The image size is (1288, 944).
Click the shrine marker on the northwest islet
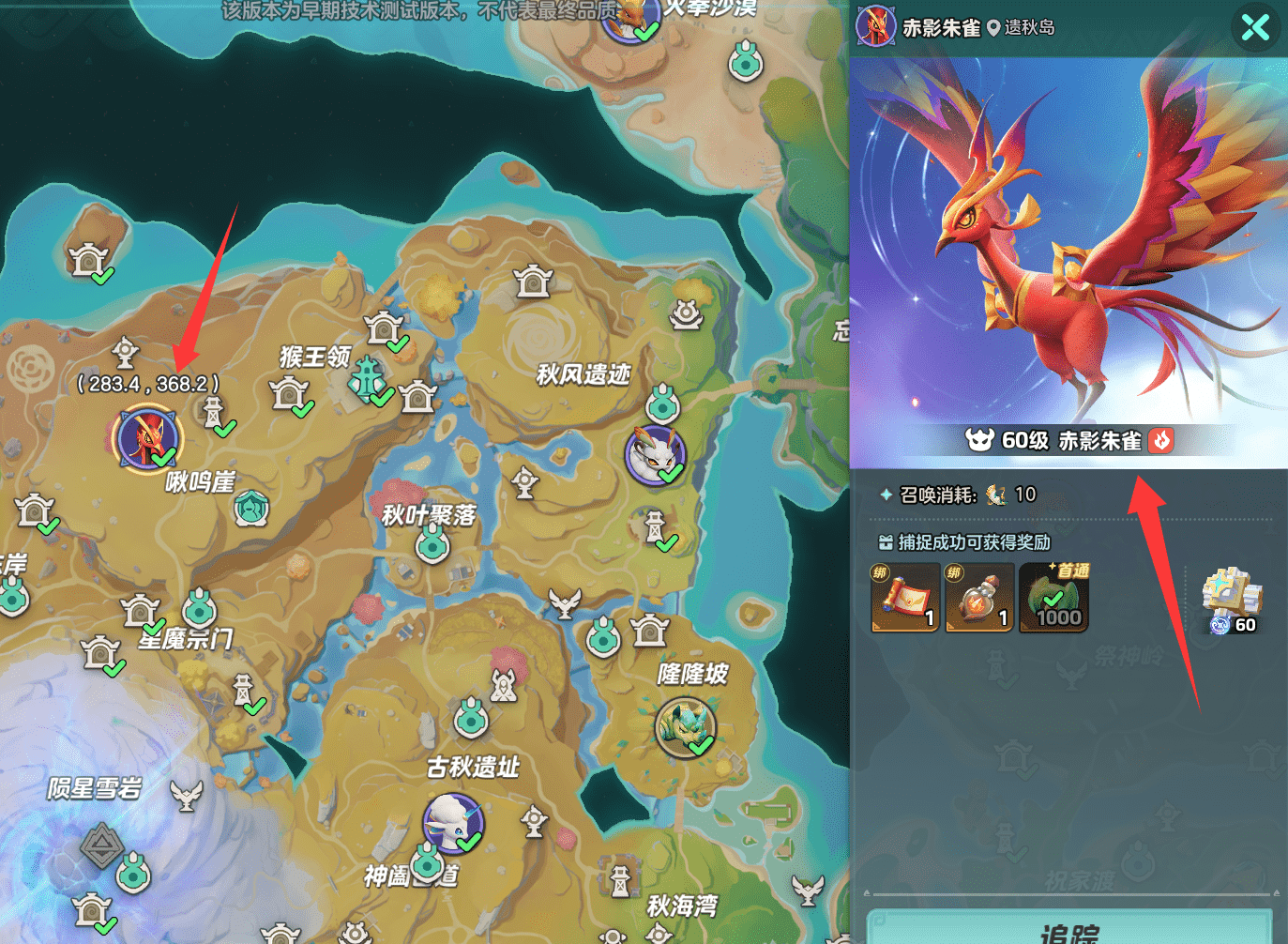click(x=89, y=258)
